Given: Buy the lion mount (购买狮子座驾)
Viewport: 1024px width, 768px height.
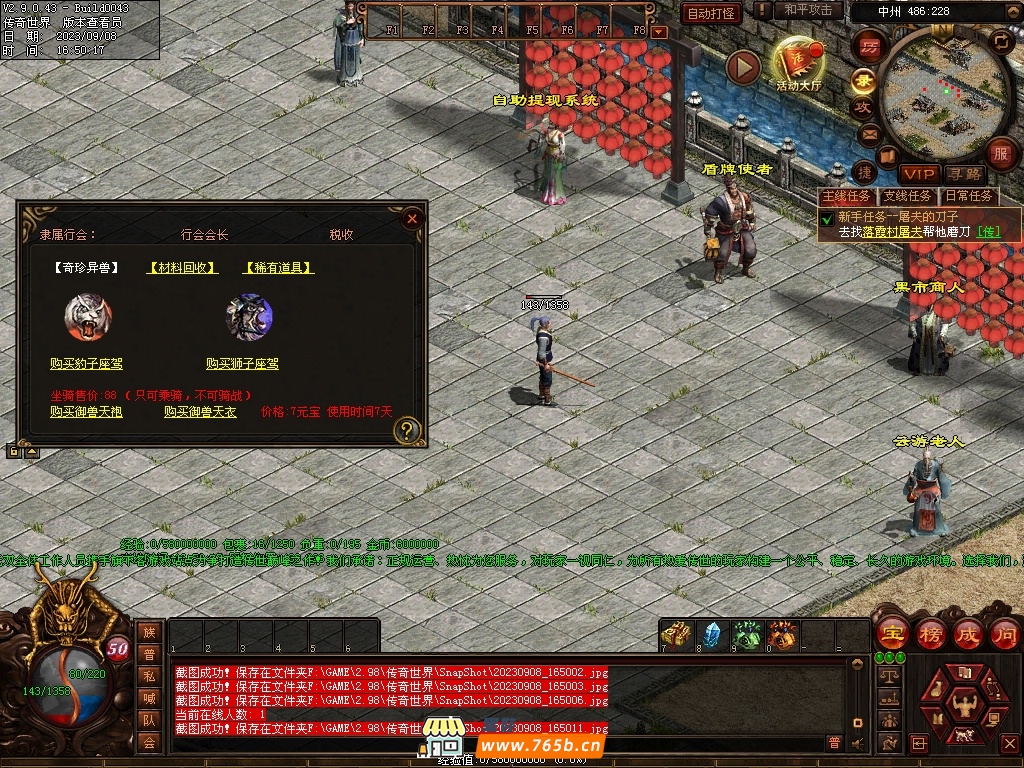Looking at the screenshot, I should (x=242, y=364).
